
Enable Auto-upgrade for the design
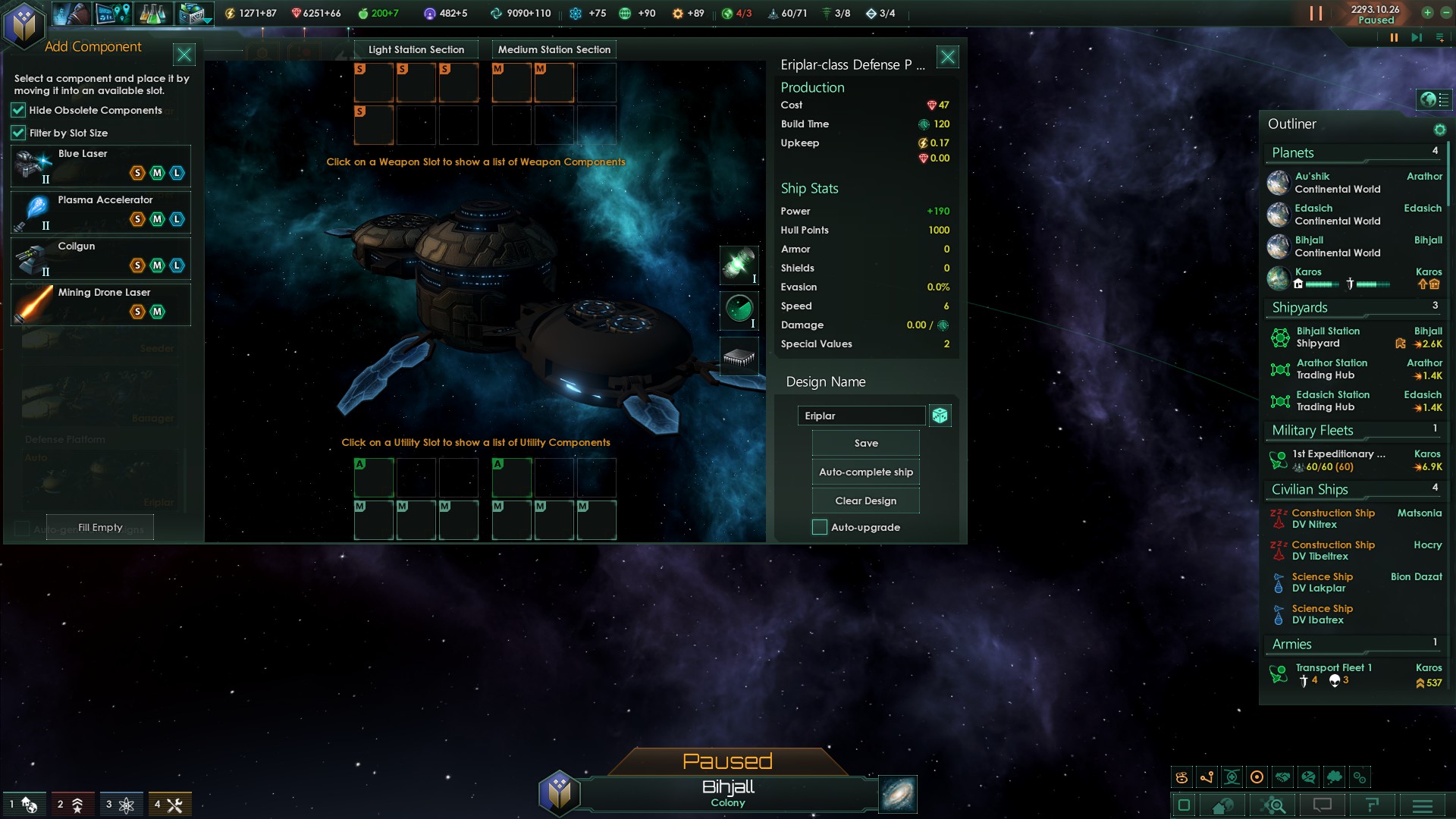pyautogui.click(x=820, y=527)
